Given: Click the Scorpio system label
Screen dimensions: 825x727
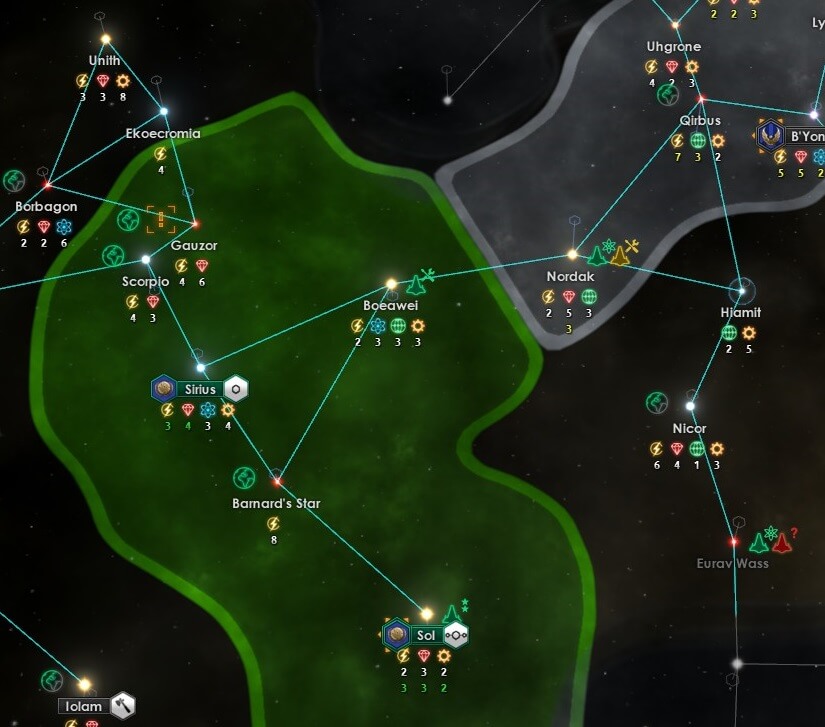Looking at the screenshot, I should [x=145, y=282].
